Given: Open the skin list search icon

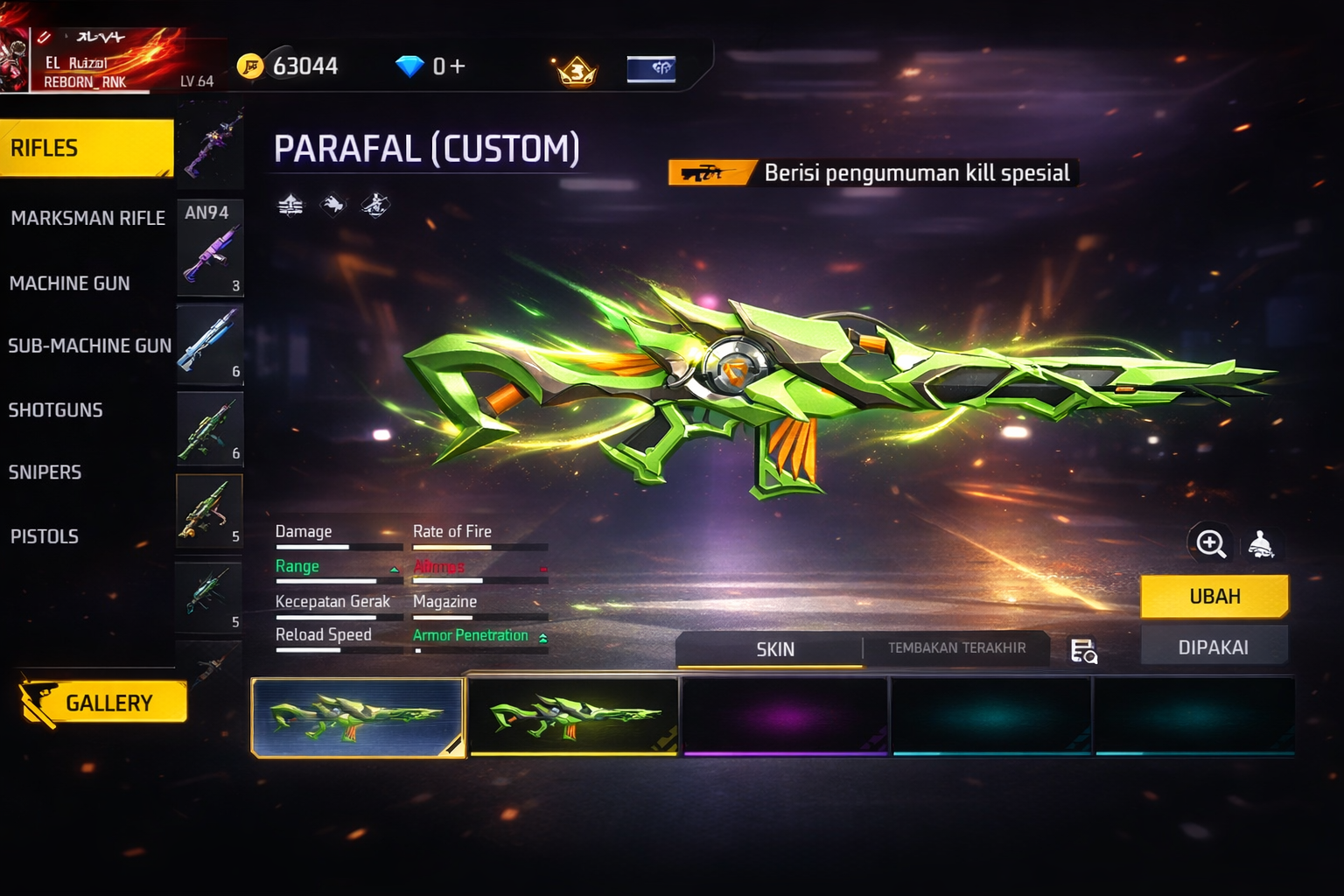Looking at the screenshot, I should click(1083, 651).
